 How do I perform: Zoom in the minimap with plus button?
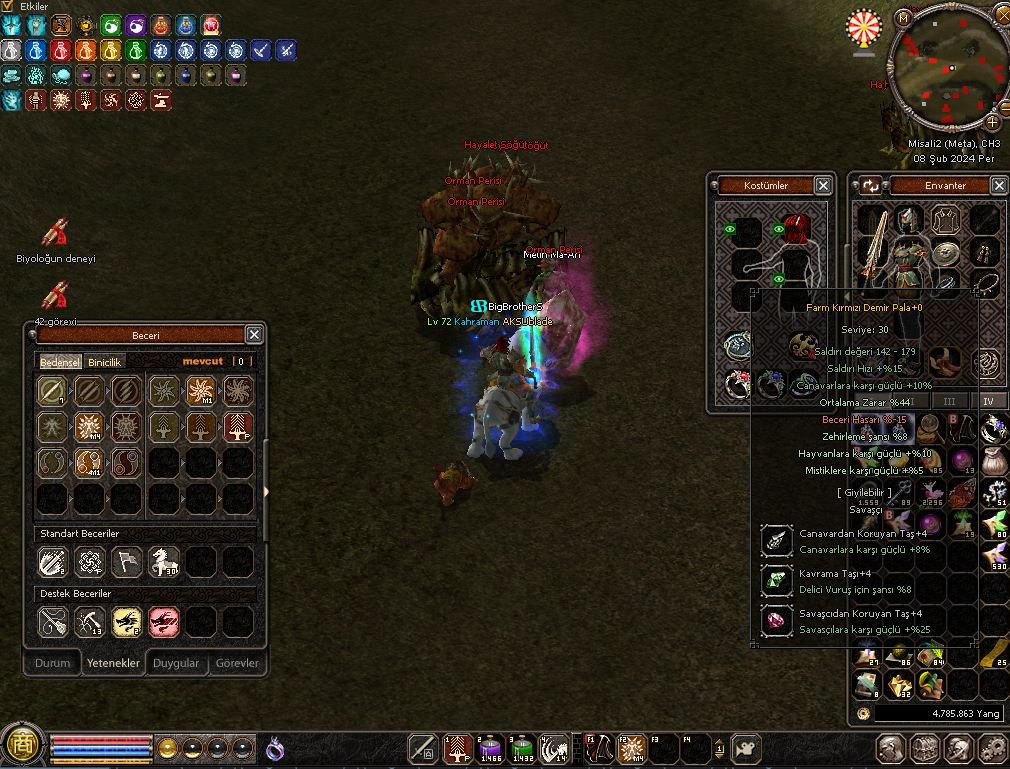click(993, 122)
